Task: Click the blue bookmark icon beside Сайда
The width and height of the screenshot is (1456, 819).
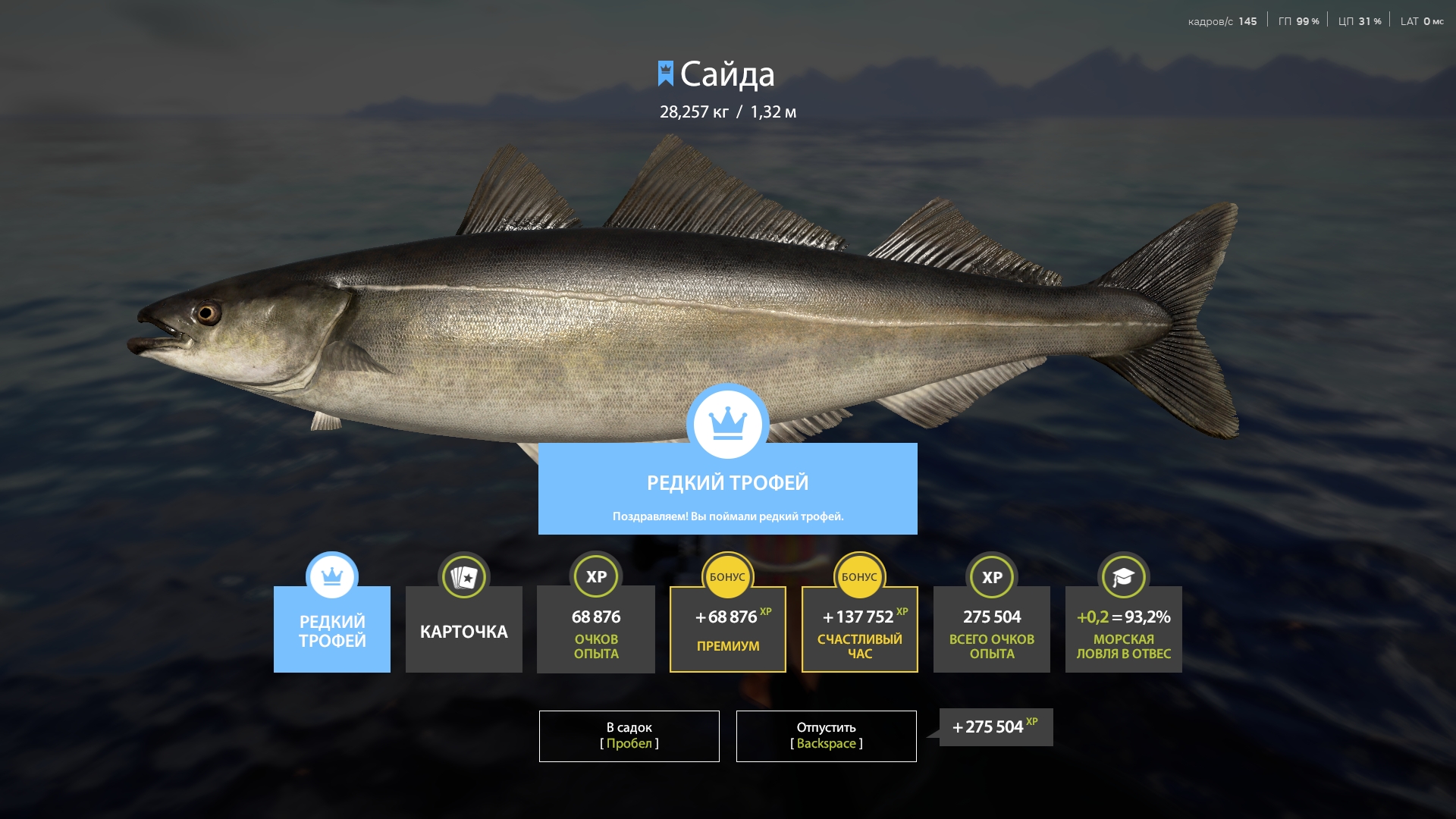Action: click(665, 74)
